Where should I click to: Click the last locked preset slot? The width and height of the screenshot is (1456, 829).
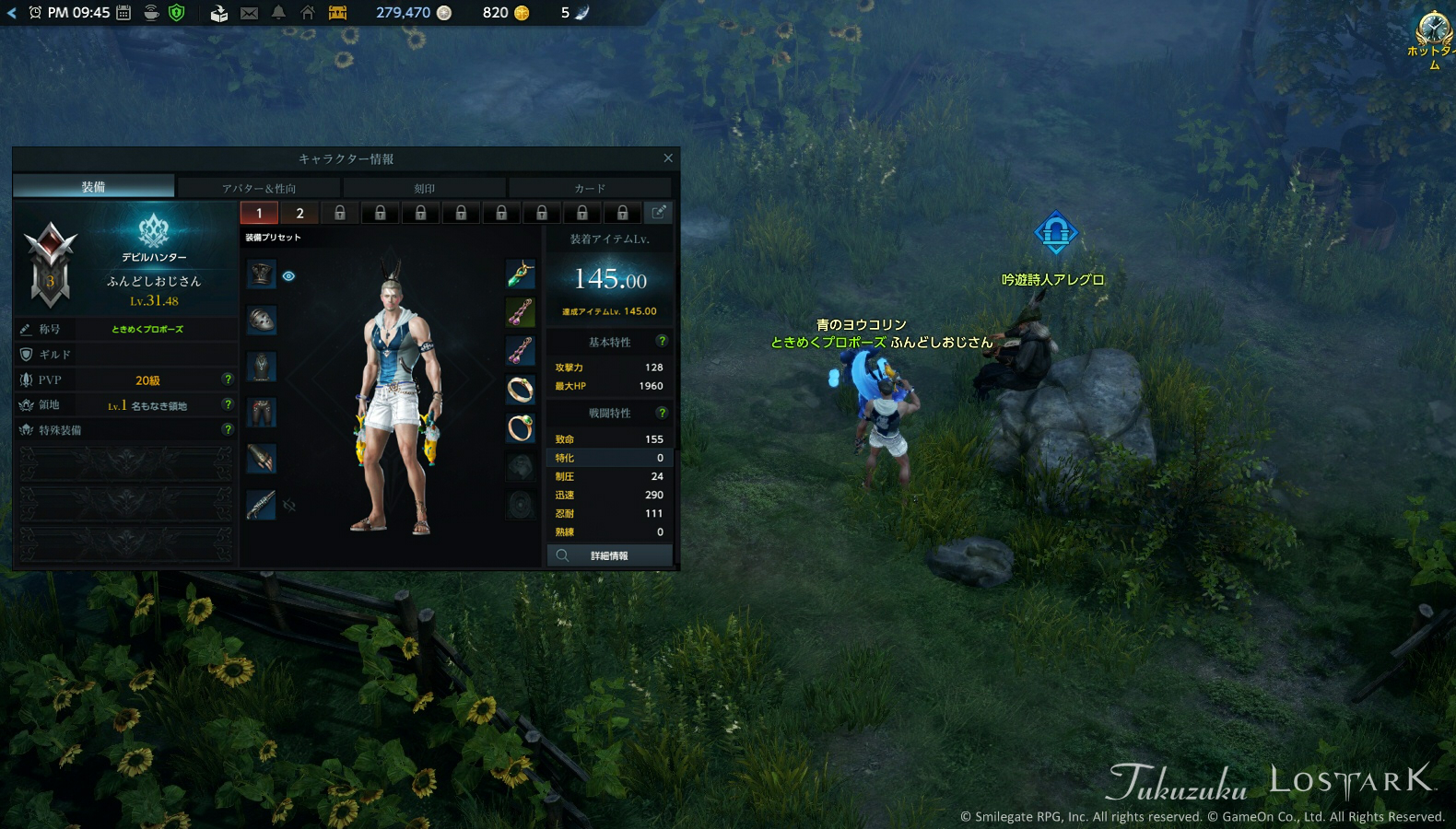[624, 213]
